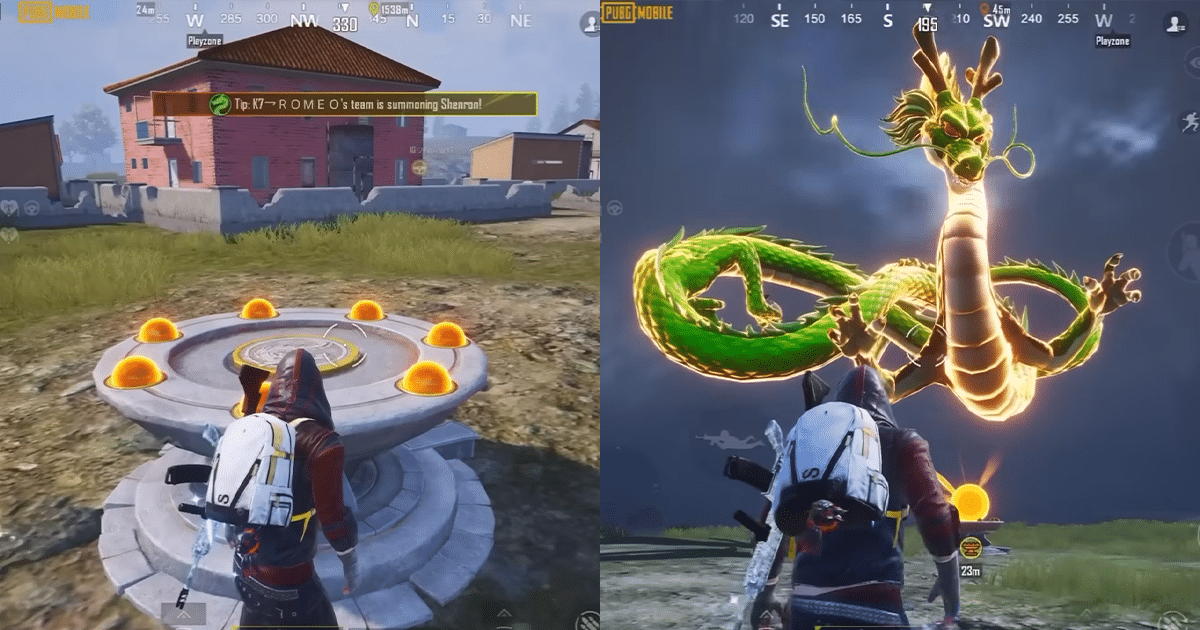1200x630 pixels.
Task: Tap the faded steering wheel icon in daytime view
Action: pyautogui.click(x=32, y=208)
